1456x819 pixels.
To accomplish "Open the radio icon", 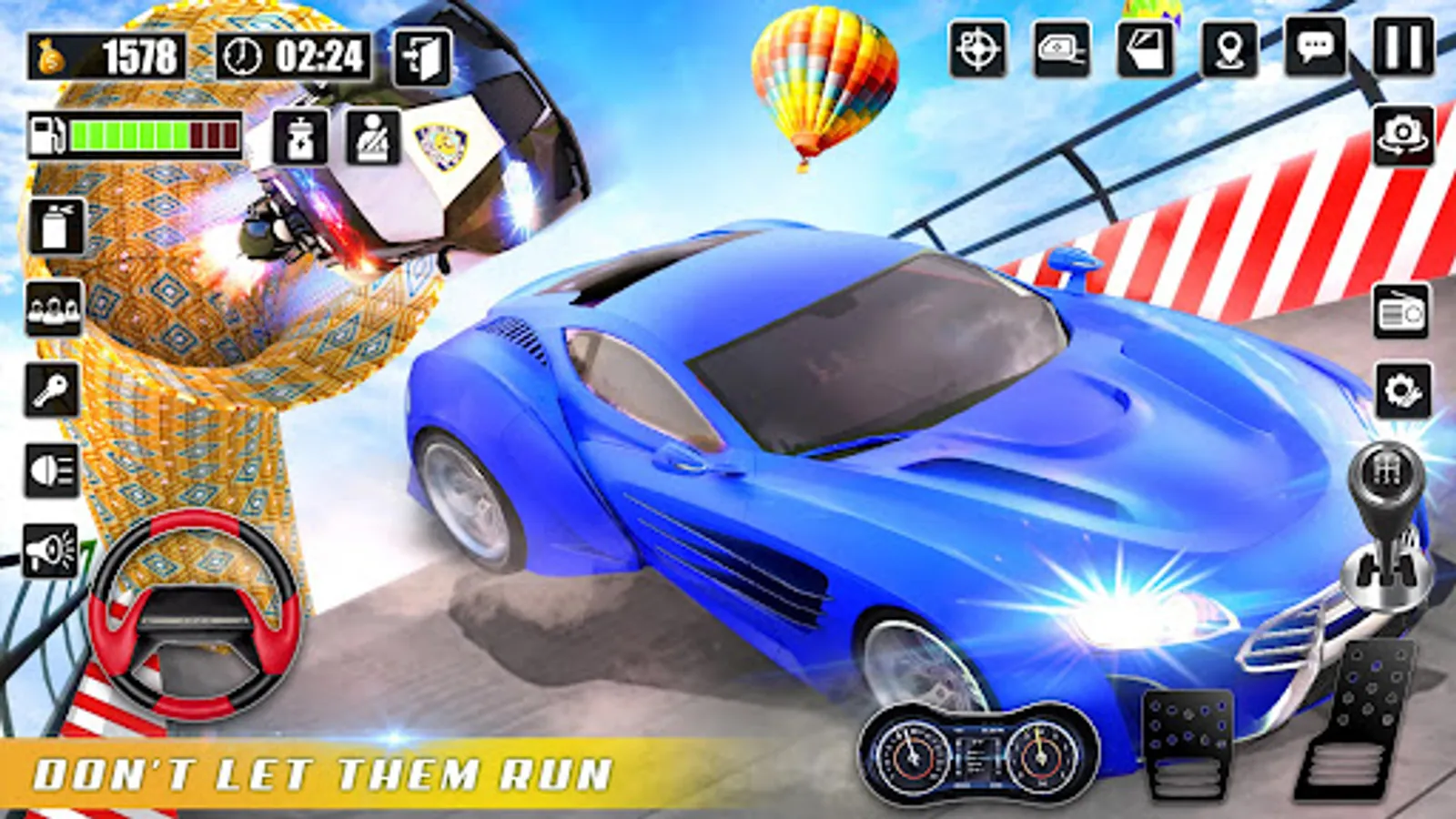I will coord(1400,312).
